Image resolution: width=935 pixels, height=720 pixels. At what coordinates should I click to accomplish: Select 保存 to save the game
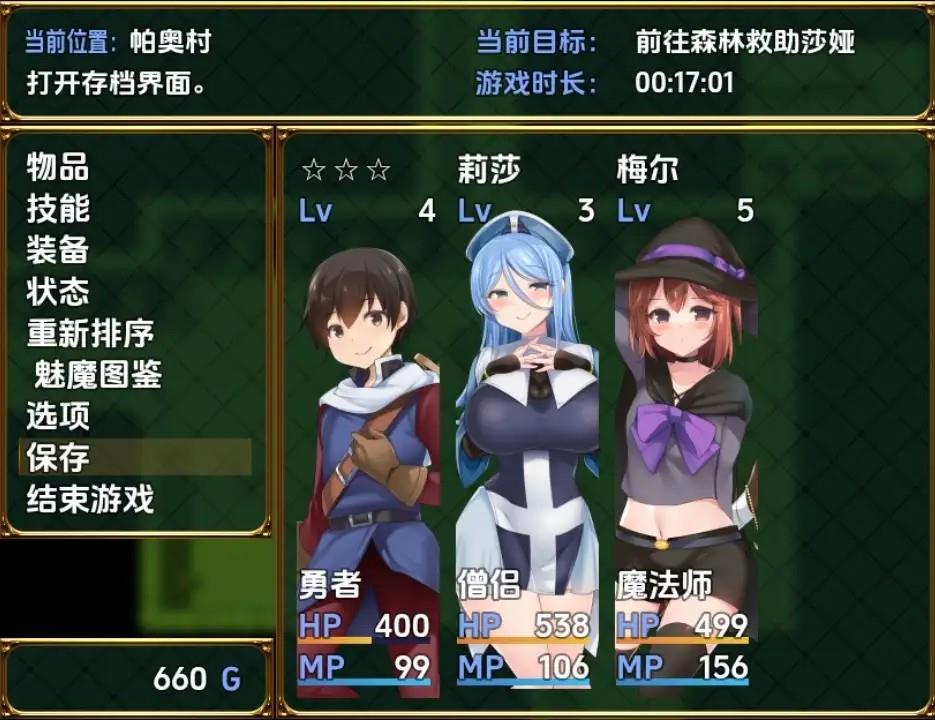tap(58, 457)
